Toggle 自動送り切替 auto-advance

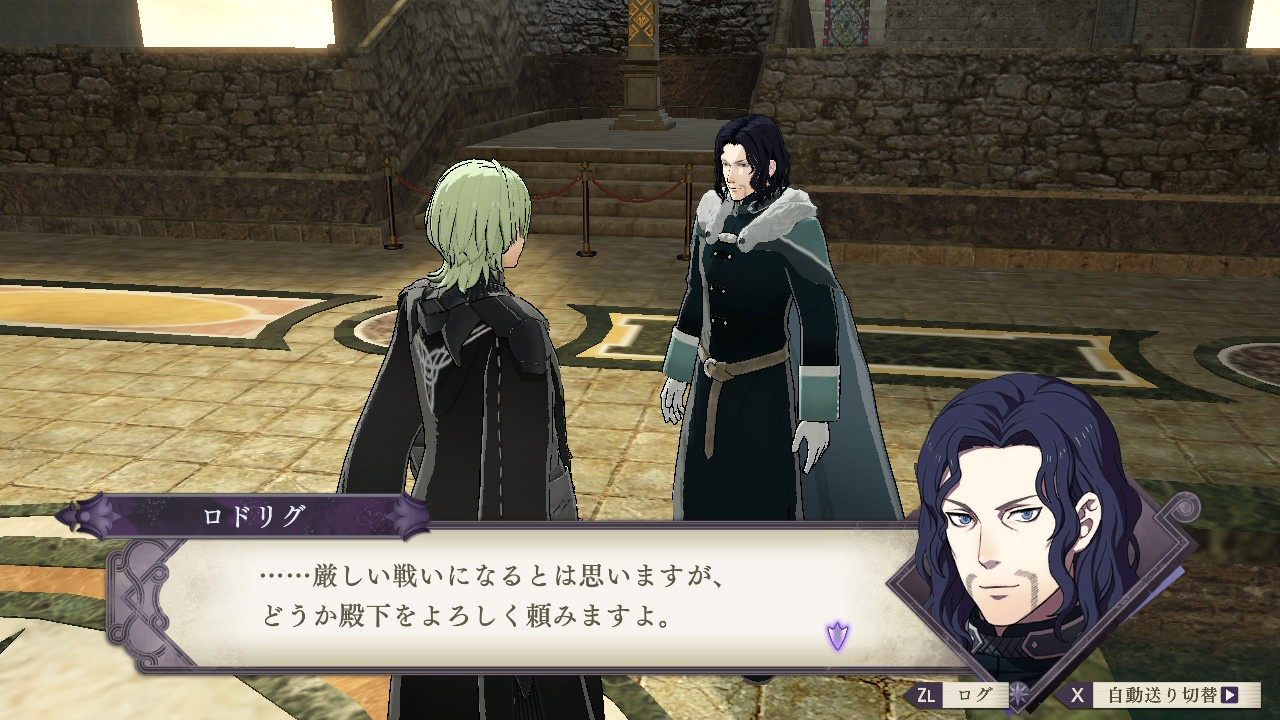[x=1163, y=694]
